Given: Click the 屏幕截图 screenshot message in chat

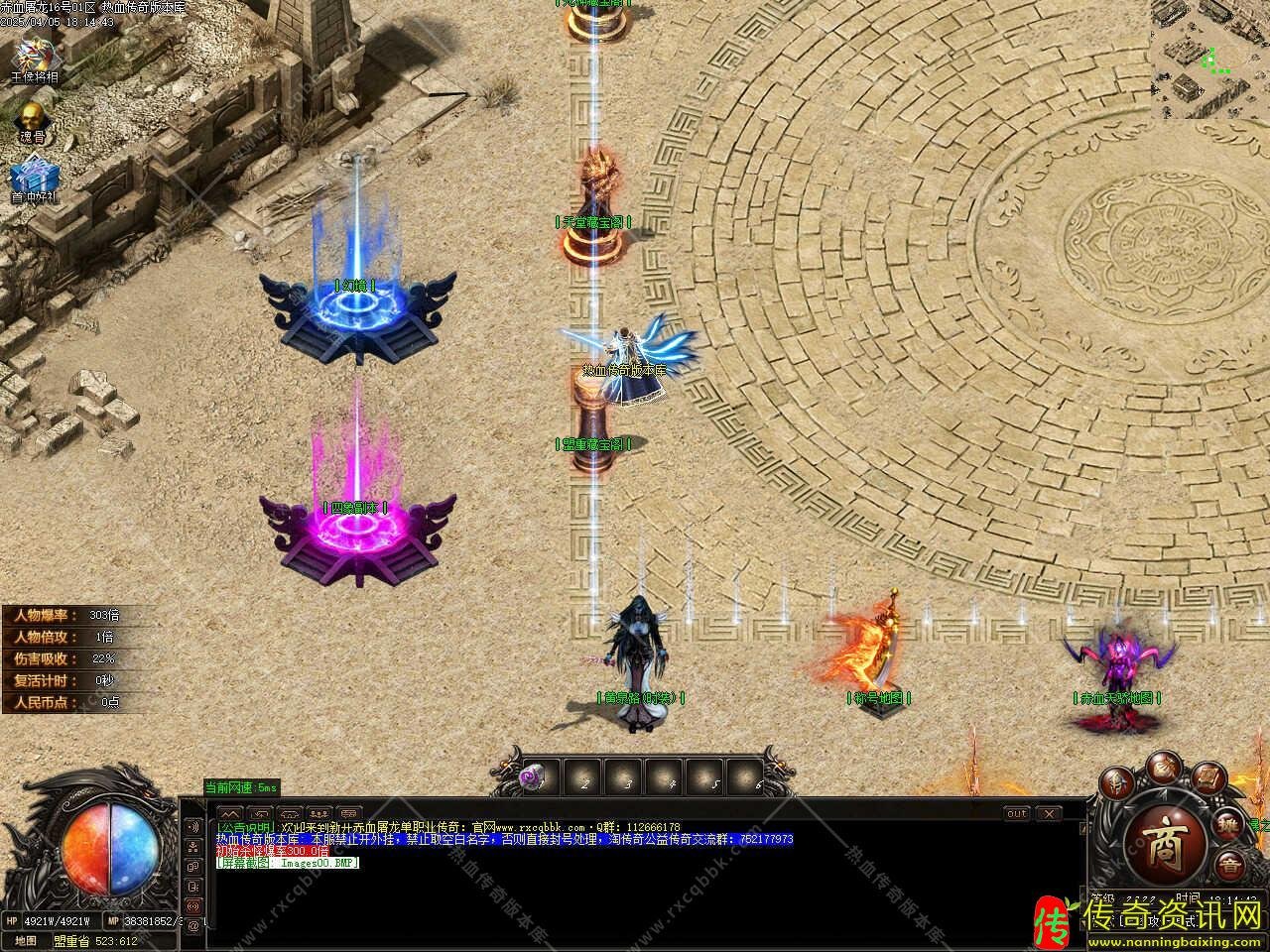Looking at the screenshot, I should coord(288,863).
